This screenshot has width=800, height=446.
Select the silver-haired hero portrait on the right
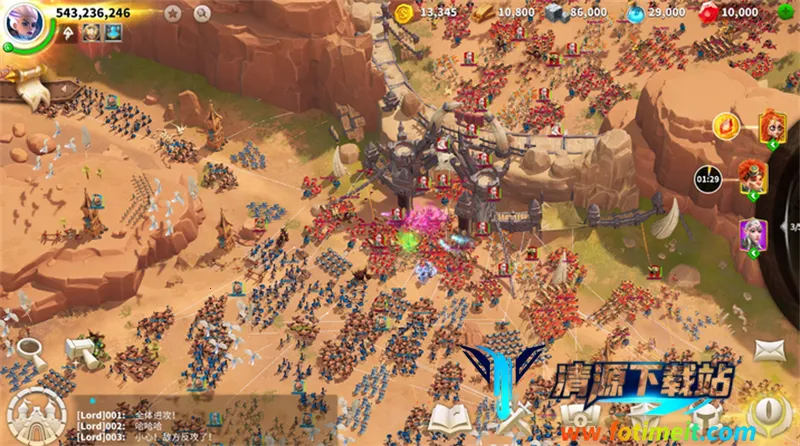click(x=753, y=235)
